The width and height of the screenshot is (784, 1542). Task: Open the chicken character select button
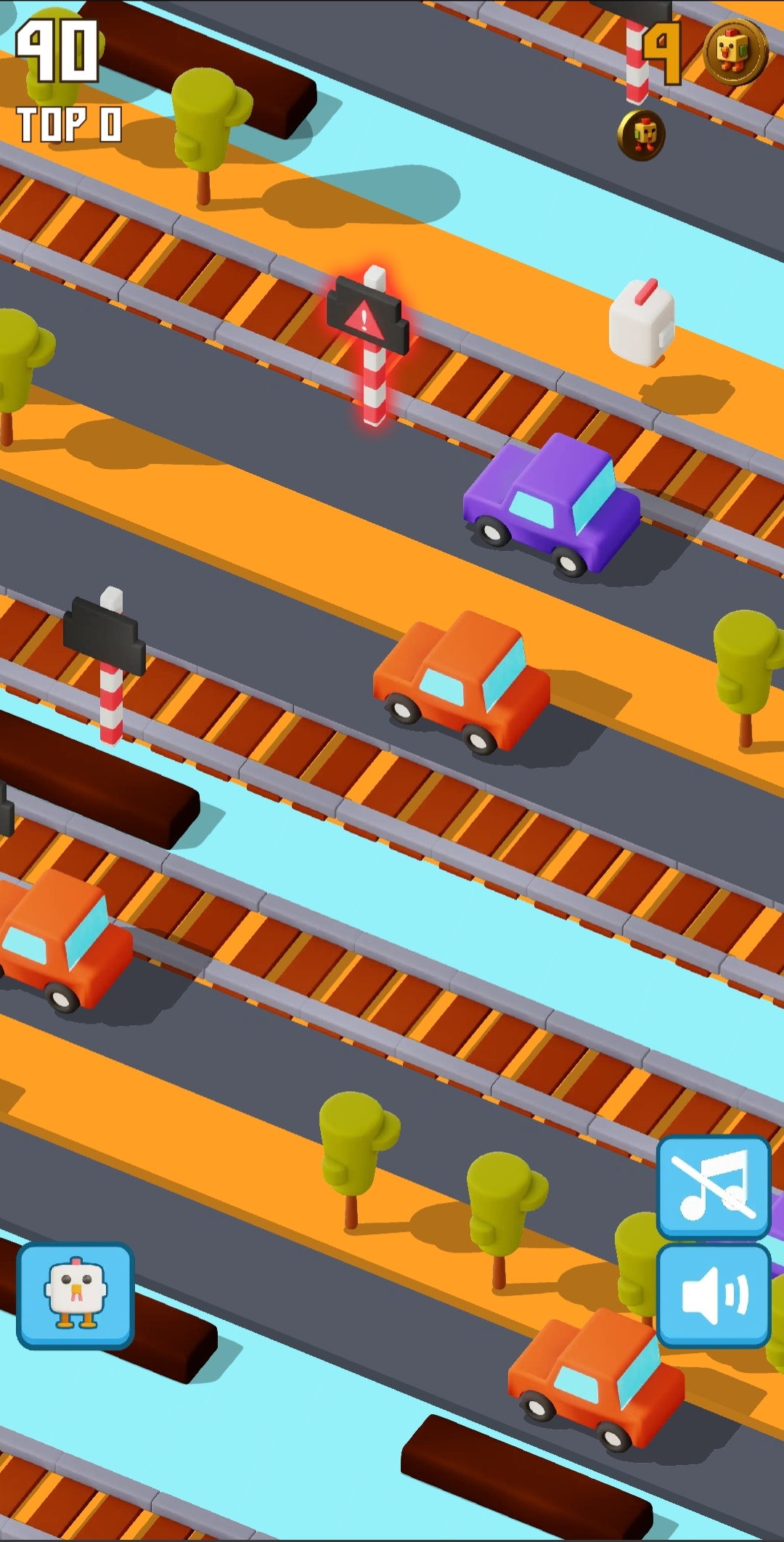tap(75, 1295)
